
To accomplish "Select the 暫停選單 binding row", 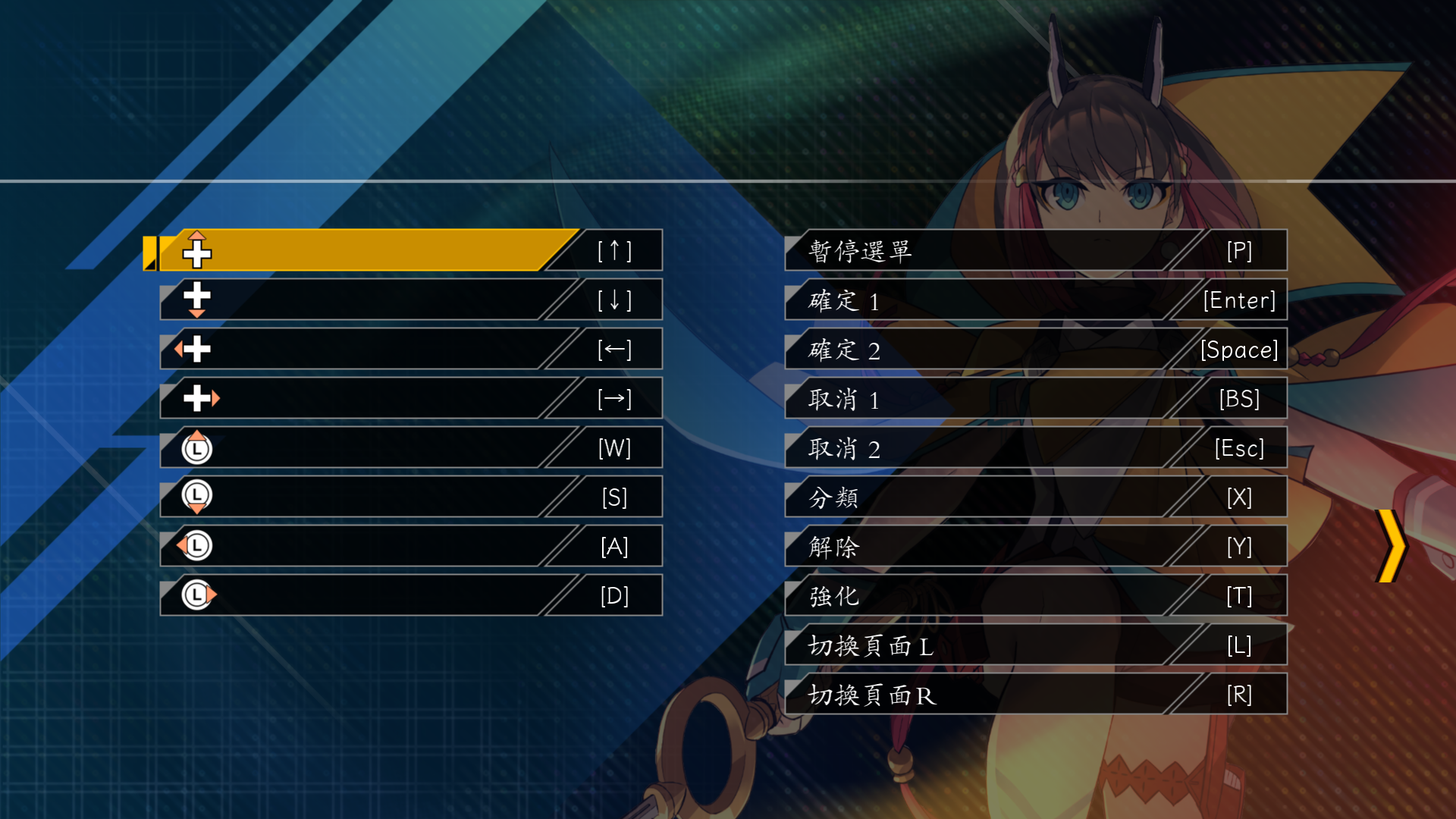I will coord(1035,250).
